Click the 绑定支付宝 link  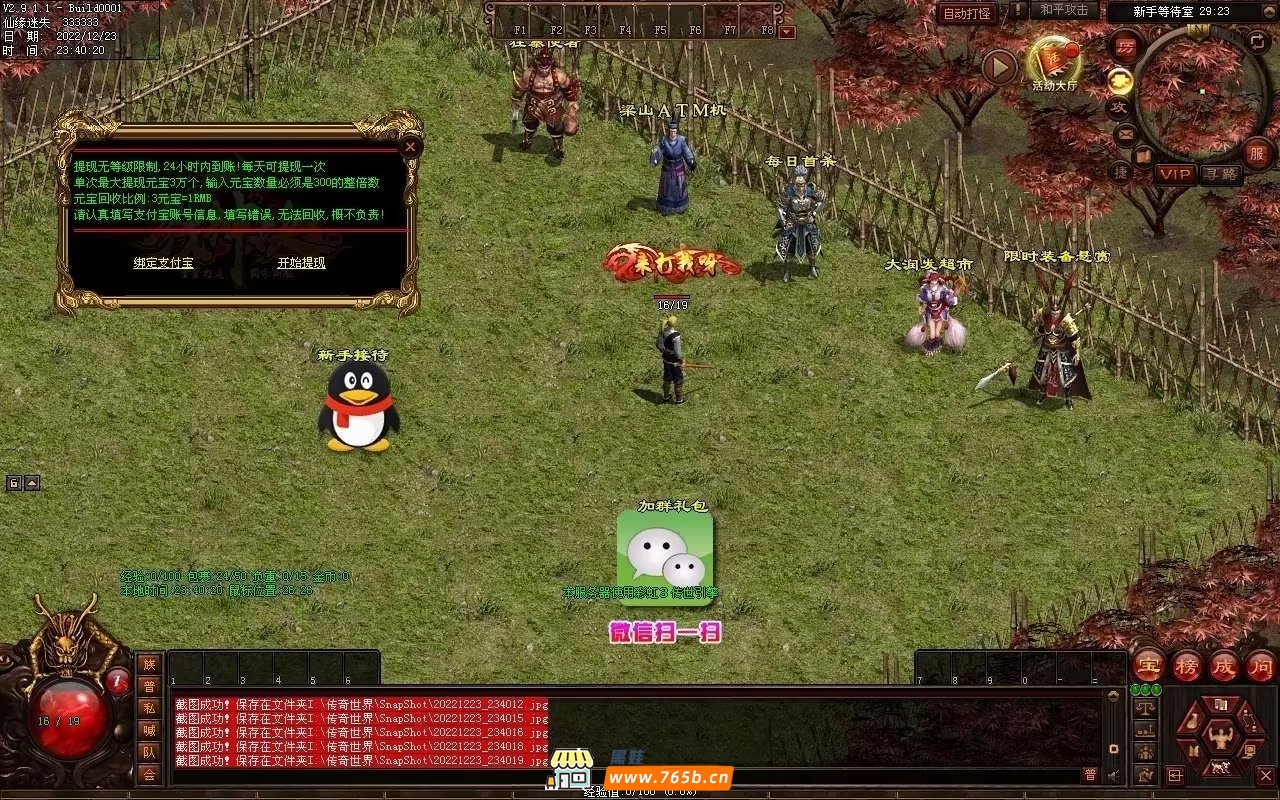click(x=163, y=263)
